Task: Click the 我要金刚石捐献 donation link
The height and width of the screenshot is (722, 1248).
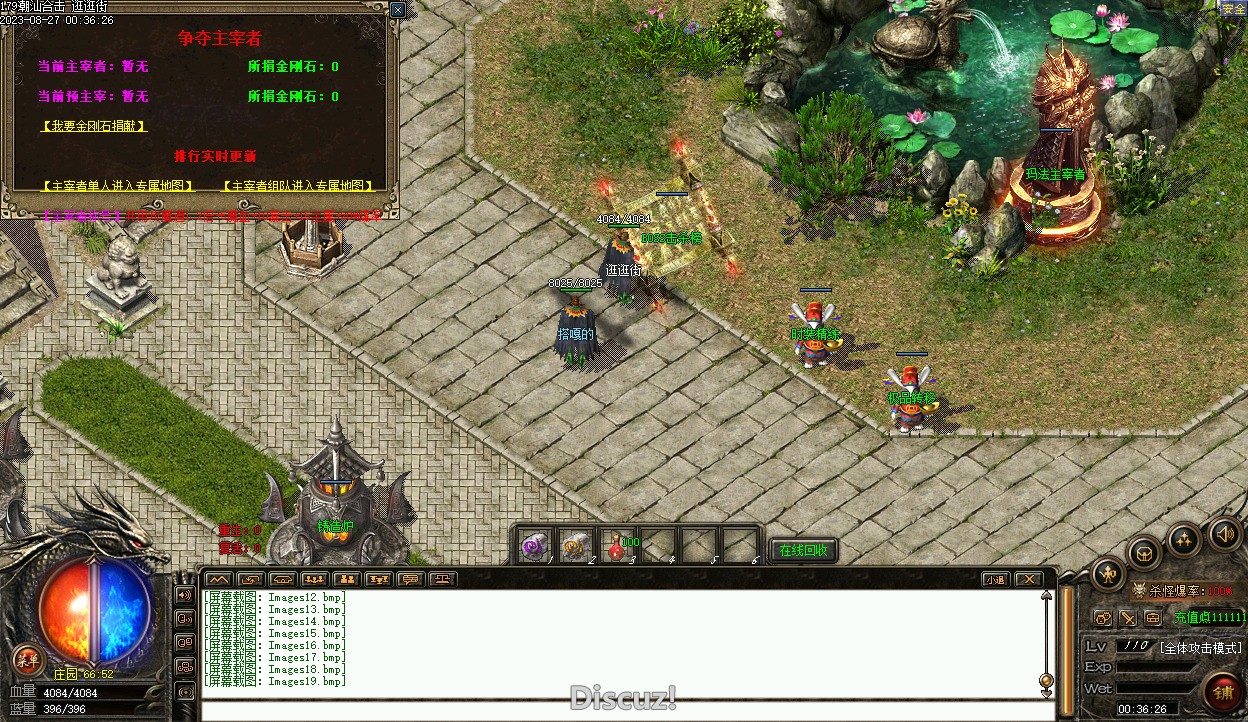Action: point(94,126)
